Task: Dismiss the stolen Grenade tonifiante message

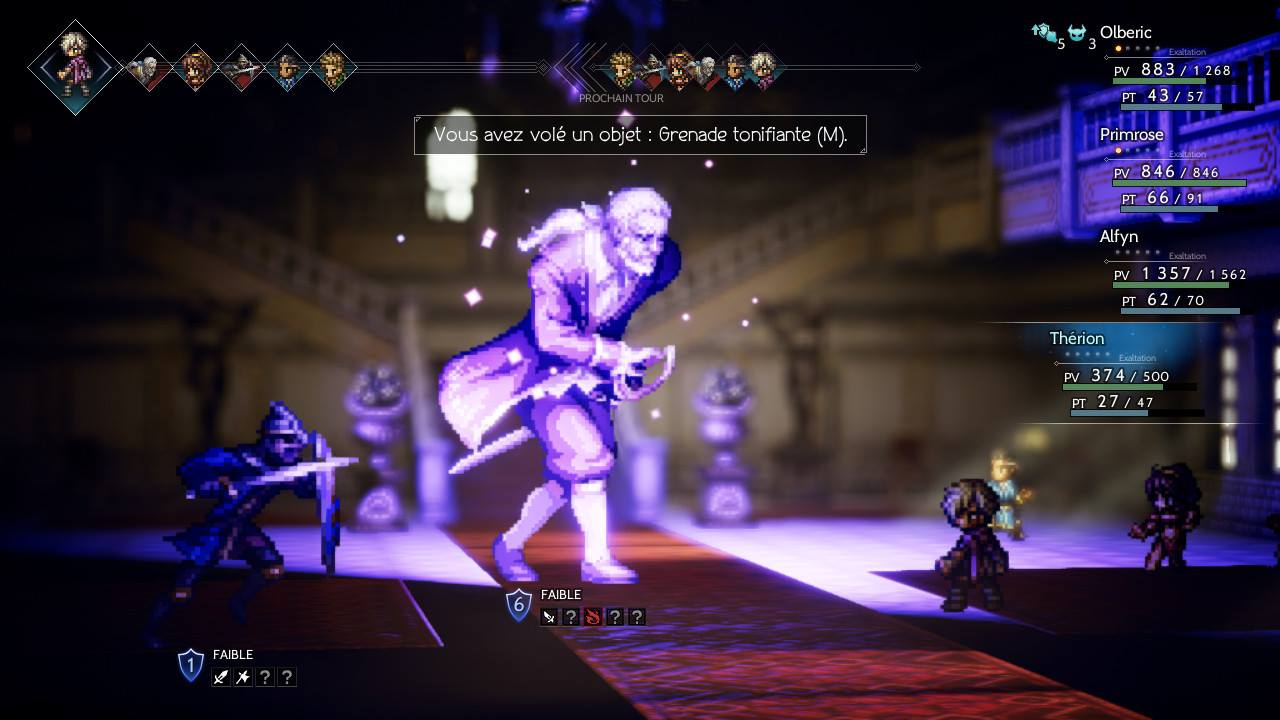Action: 640,135
